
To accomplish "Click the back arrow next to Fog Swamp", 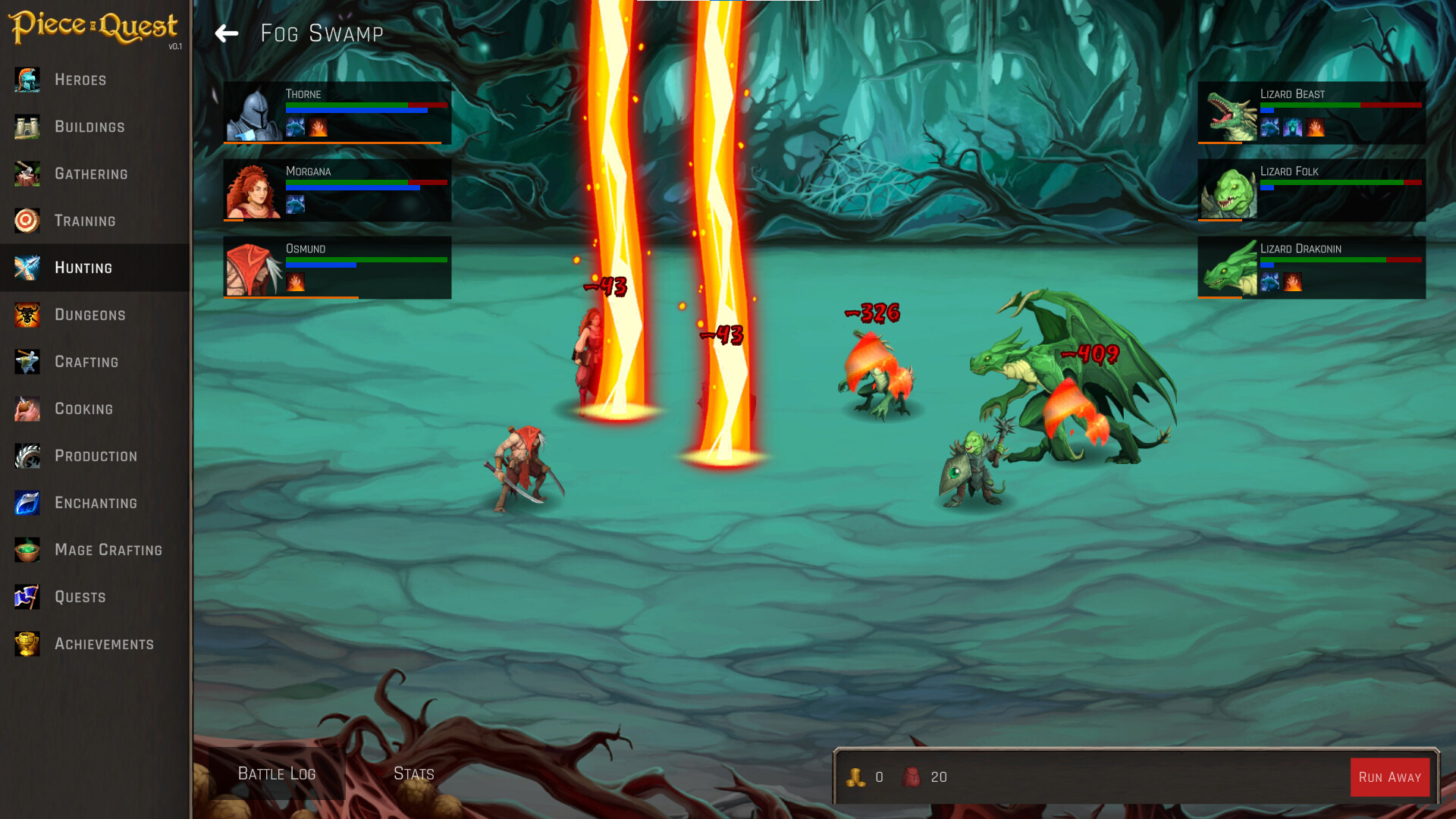I will (x=226, y=33).
